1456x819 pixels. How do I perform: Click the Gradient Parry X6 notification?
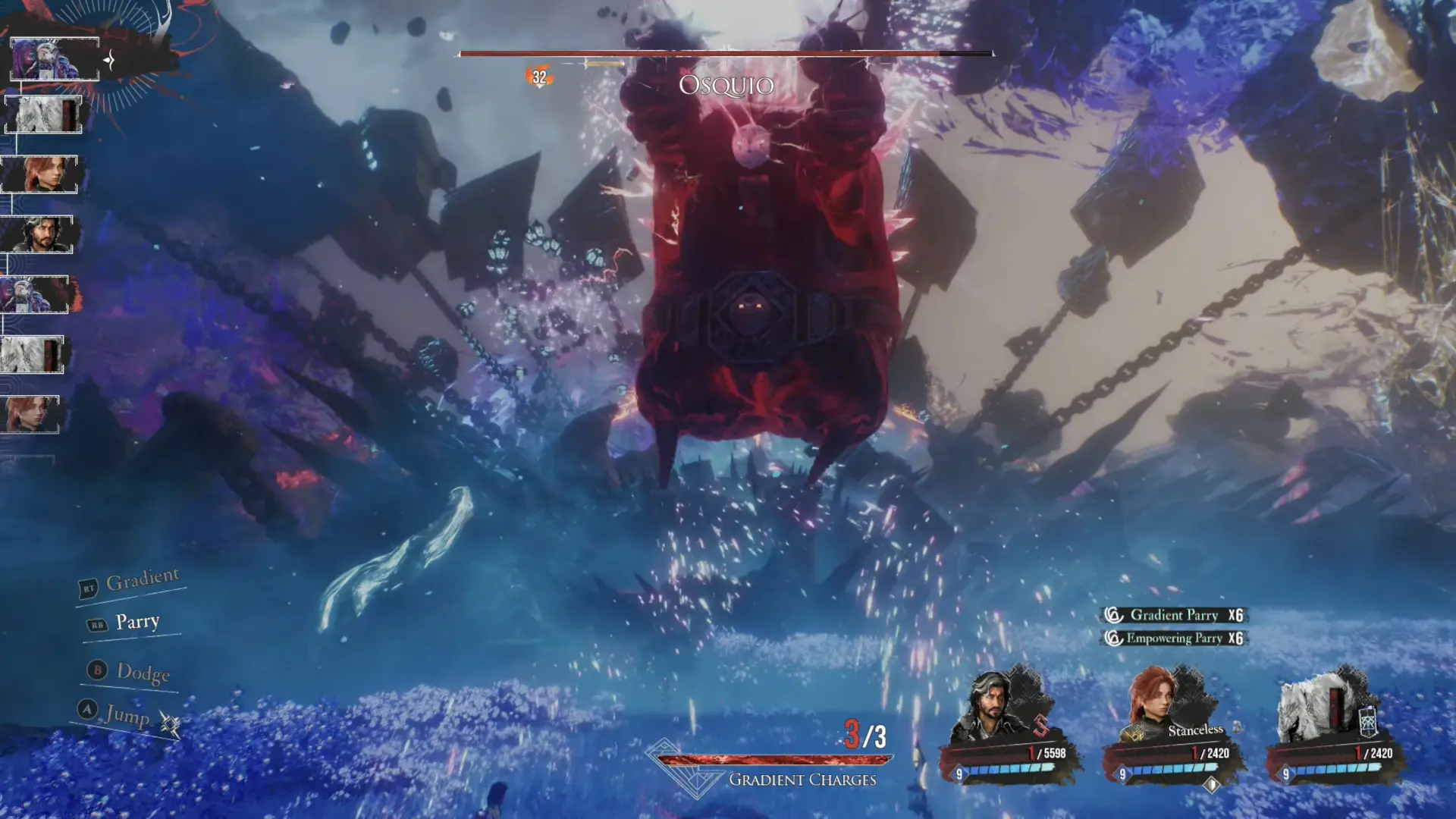coord(1174,615)
